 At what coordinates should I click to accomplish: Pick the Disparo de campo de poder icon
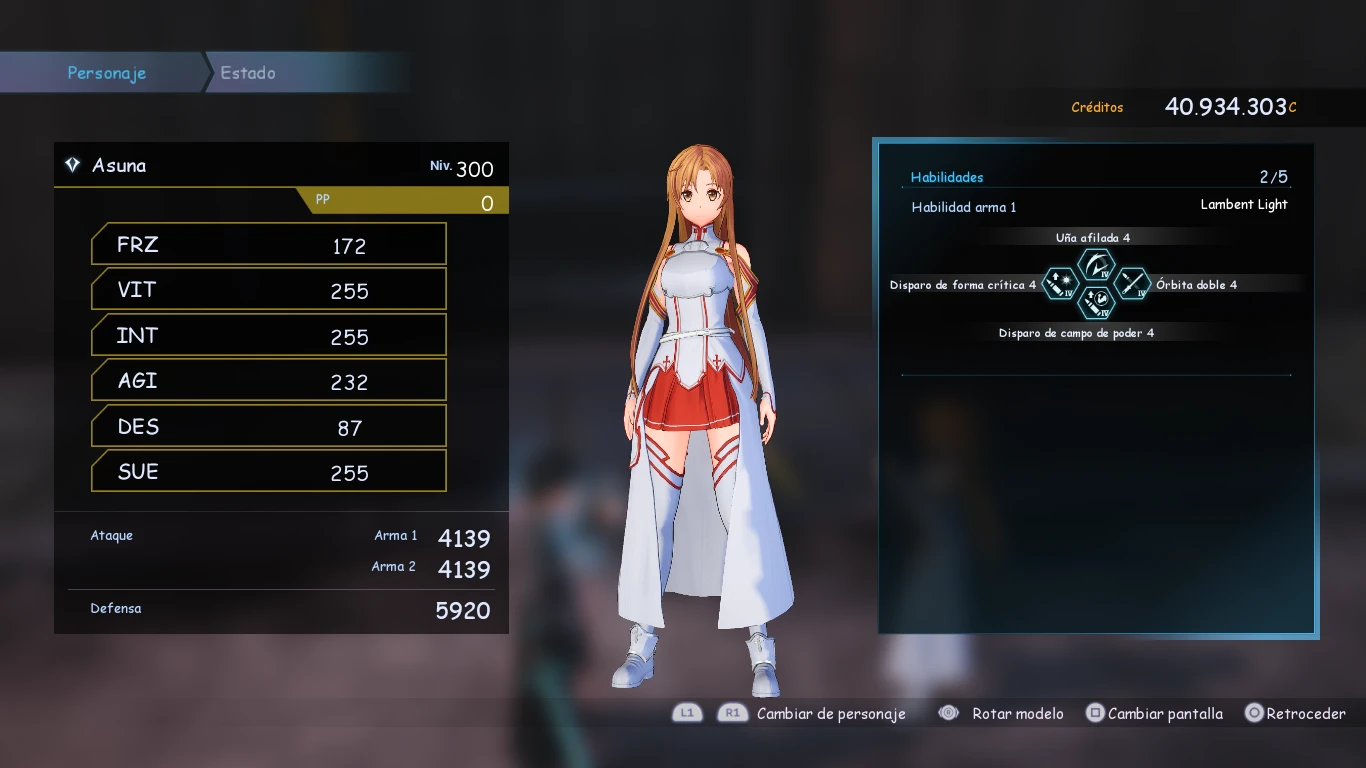(1096, 302)
